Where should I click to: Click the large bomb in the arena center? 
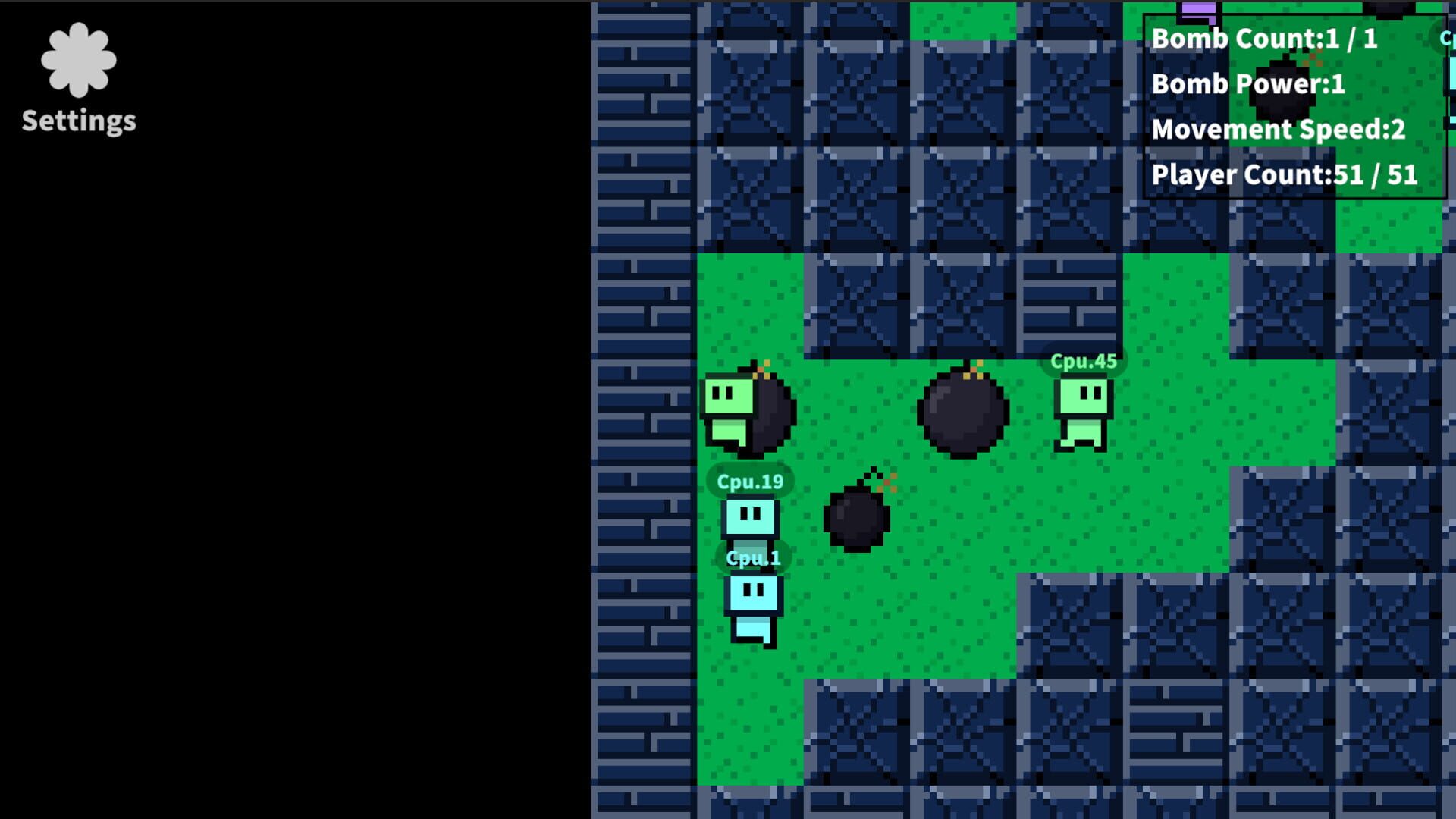click(x=963, y=413)
